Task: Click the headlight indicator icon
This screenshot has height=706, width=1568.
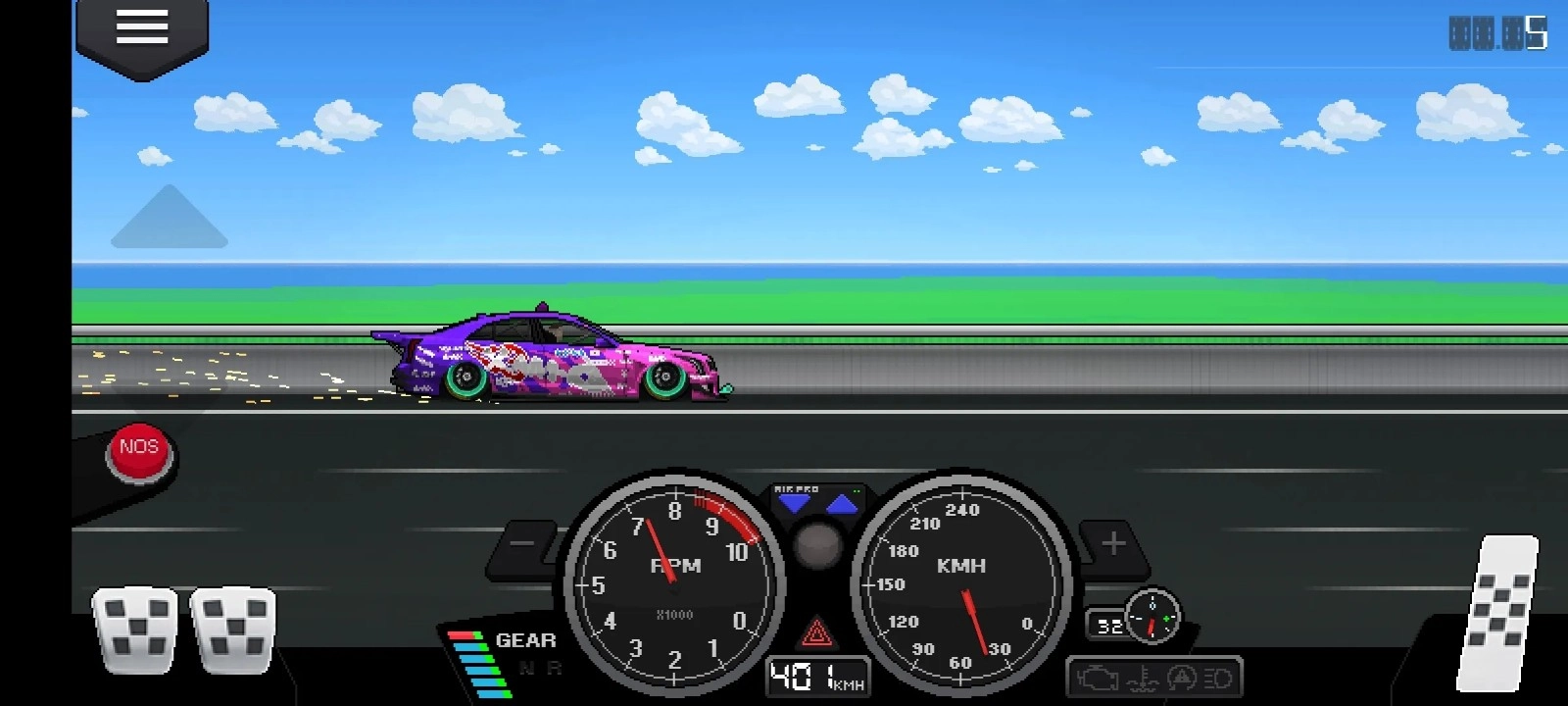Action: point(1217,678)
